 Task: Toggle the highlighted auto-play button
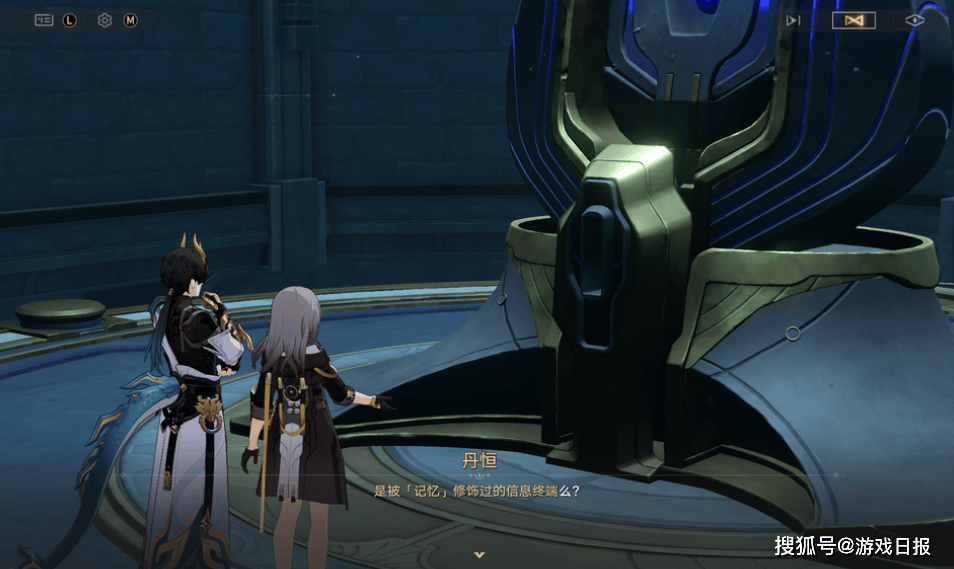pyautogui.click(x=854, y=20)
